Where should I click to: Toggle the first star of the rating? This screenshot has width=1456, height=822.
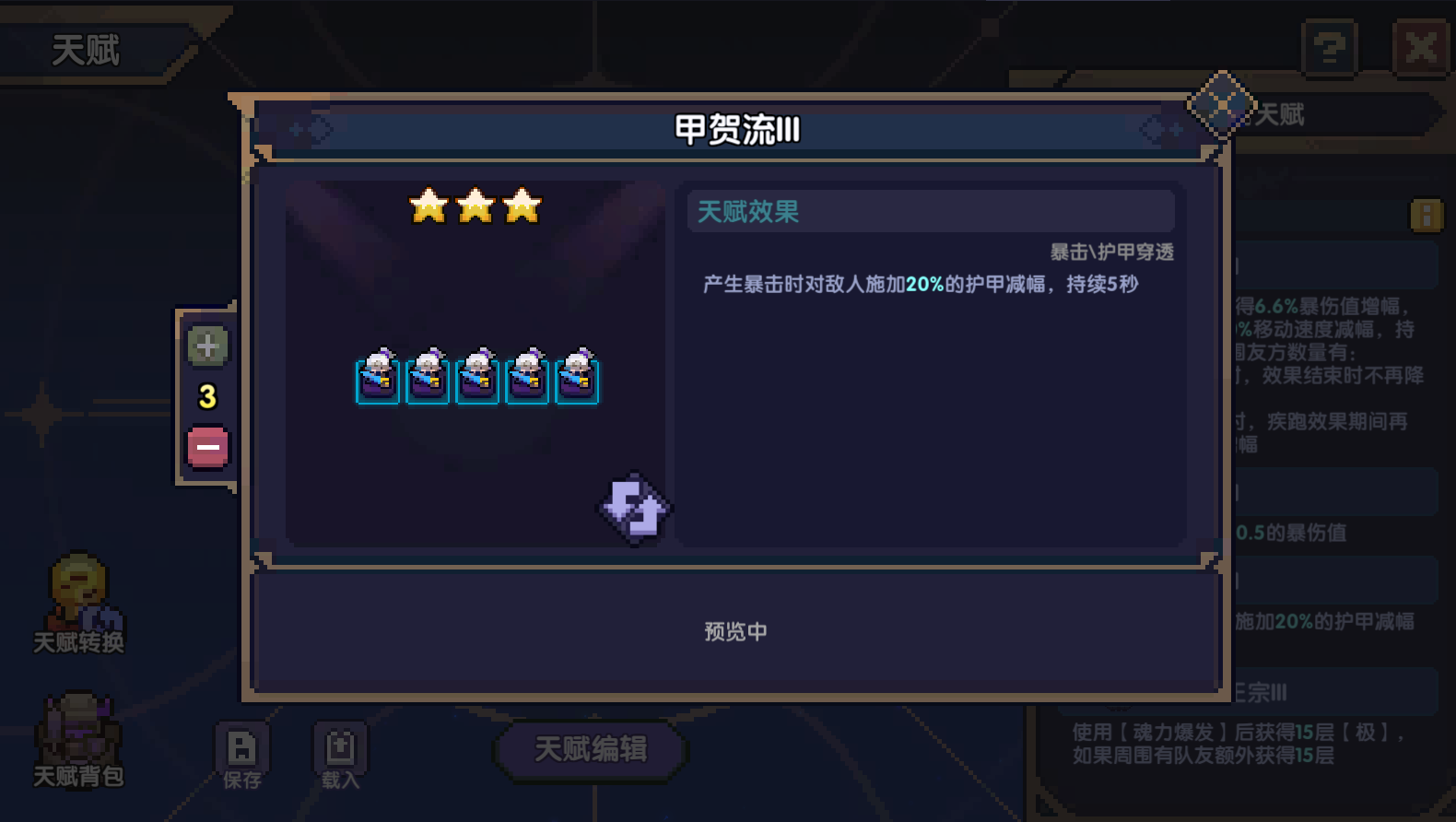click(x=428, y=206)
